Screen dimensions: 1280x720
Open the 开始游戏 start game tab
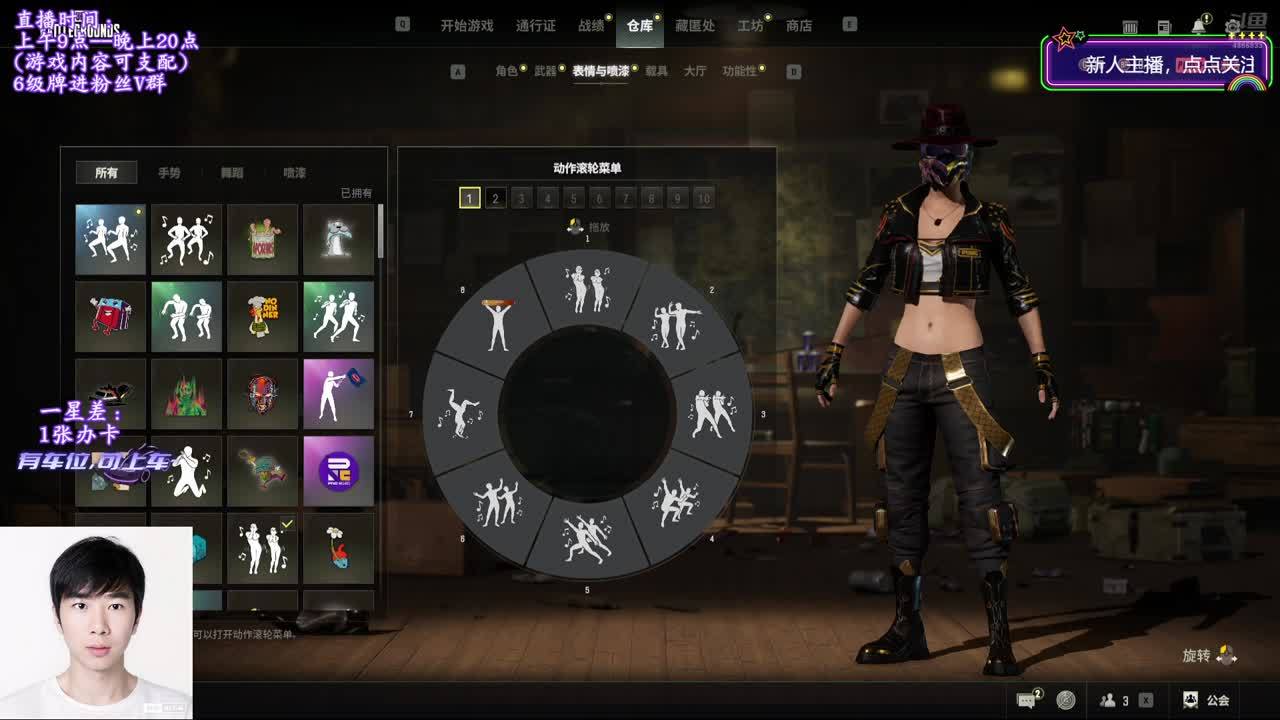tap(467, 26)
